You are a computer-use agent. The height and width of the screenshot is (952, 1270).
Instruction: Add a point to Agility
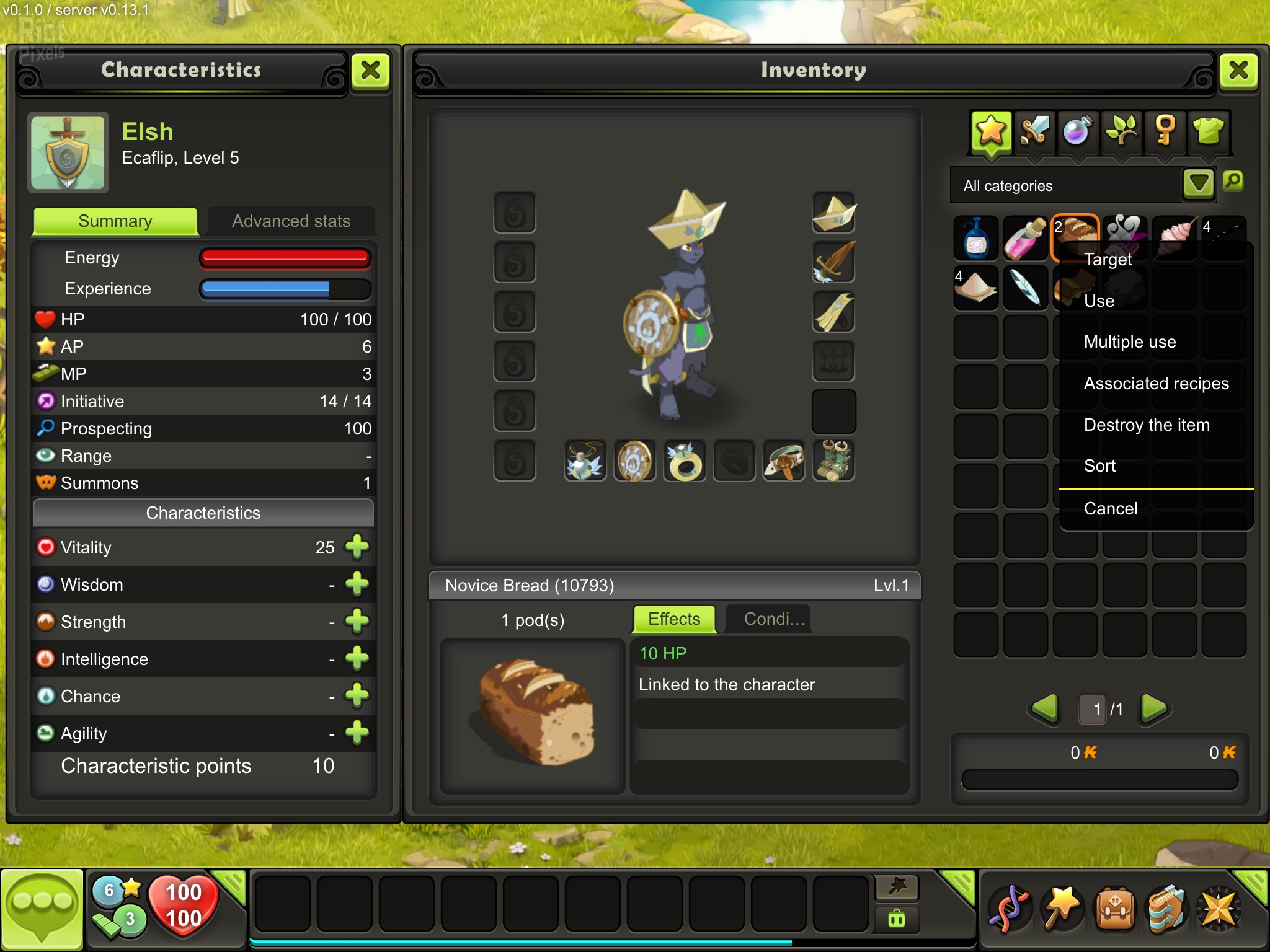(x=357, y=733)
